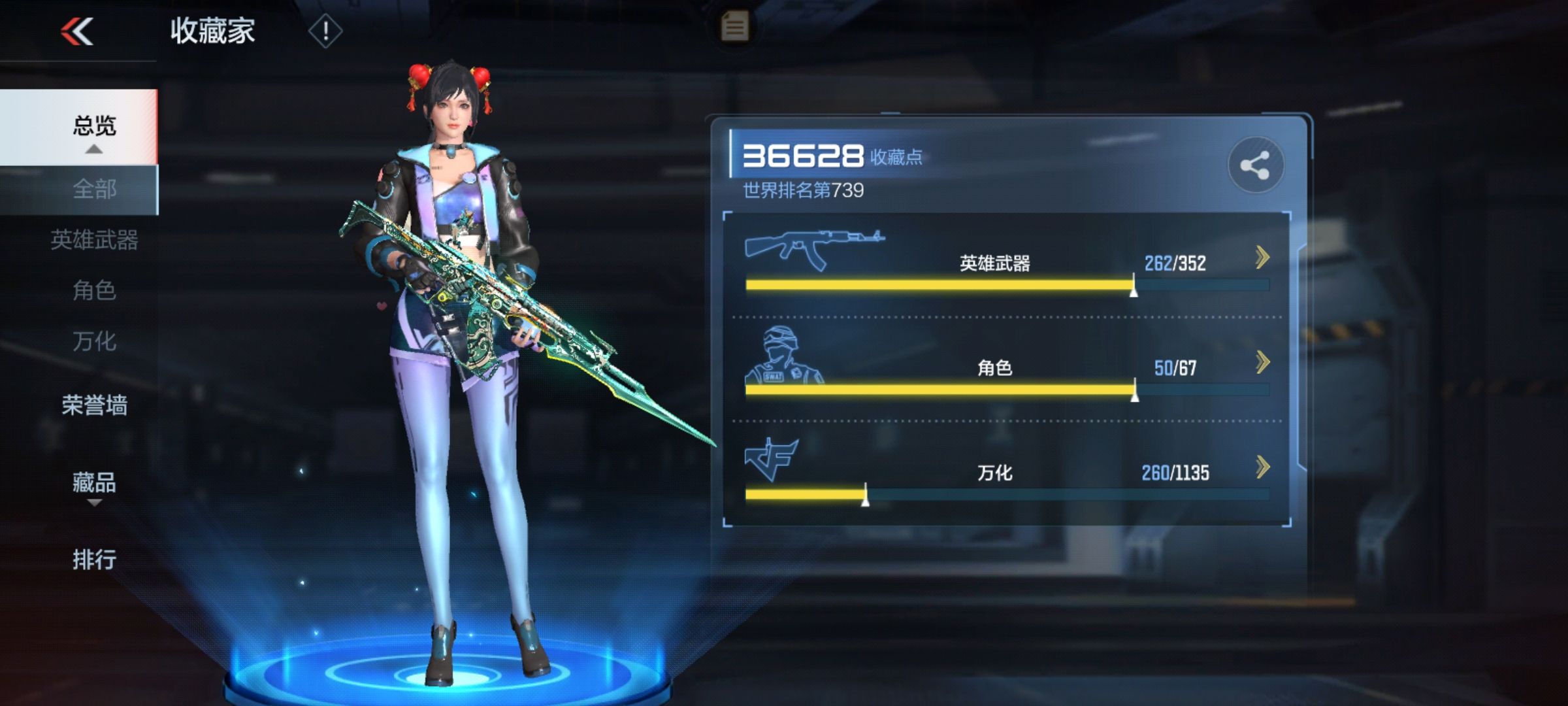The image size is (1568, 706).
Task: Choose the 全部 sub-tab
Action: coord(94,190)
